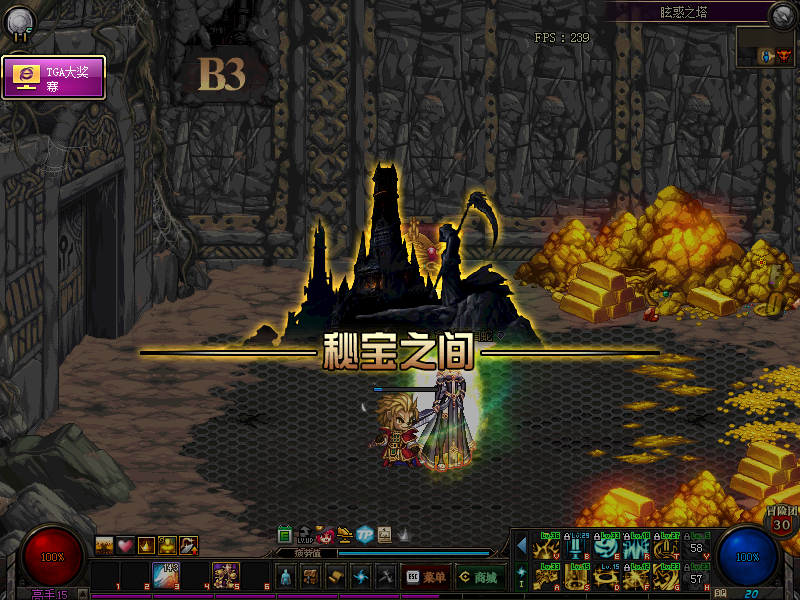800x600 pixels.
Task: Open the character info silhouette icon
Action: point(285,577)
